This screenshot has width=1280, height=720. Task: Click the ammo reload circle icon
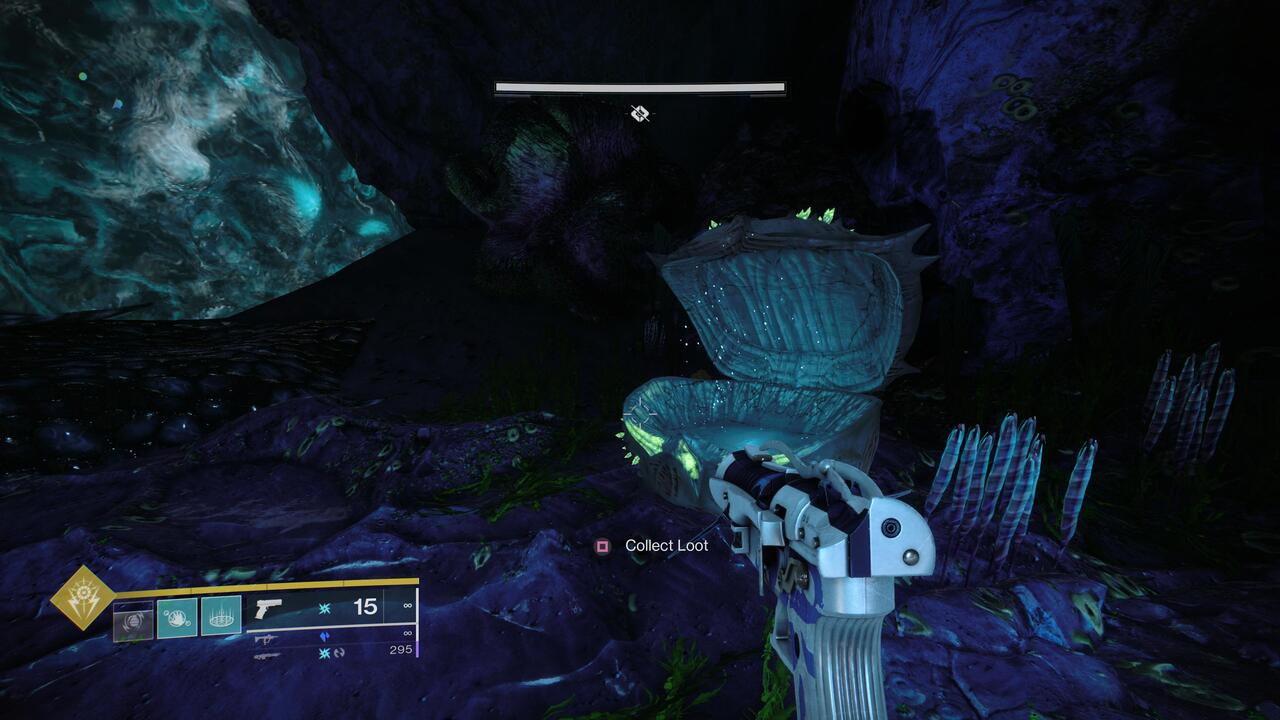(x=340, y=655)
